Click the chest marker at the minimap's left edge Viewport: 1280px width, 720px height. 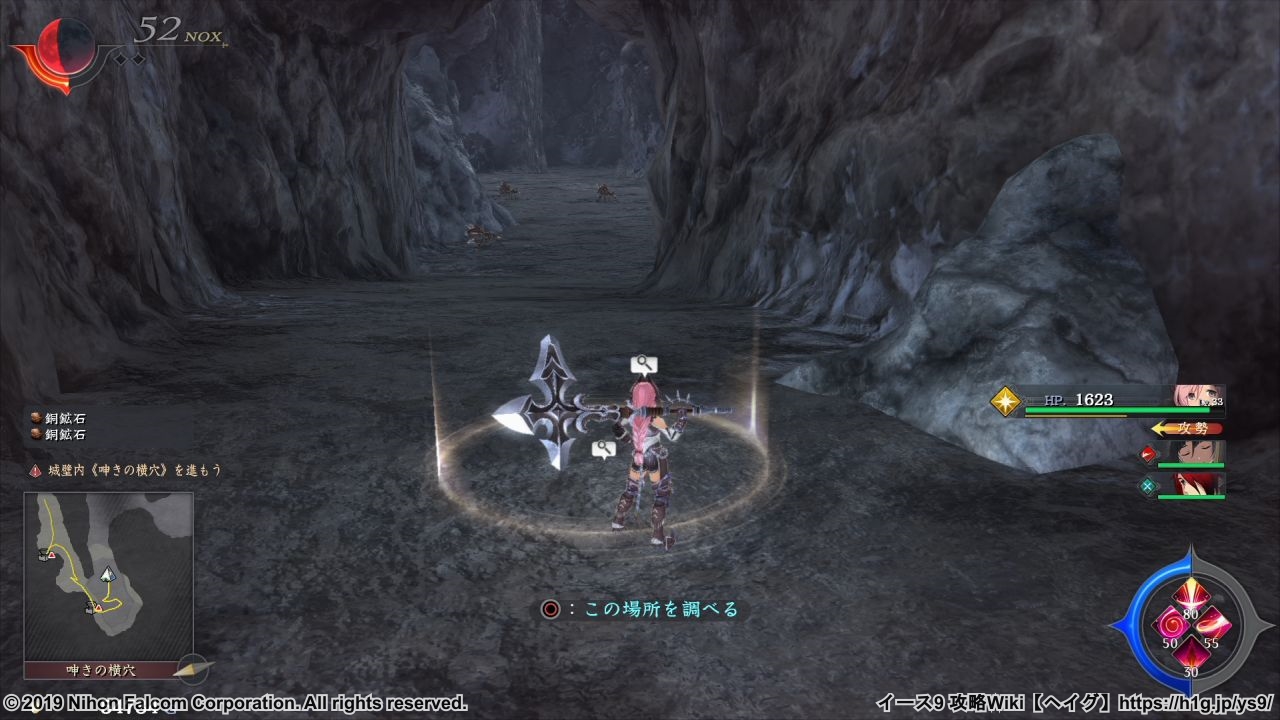point(46,553)
